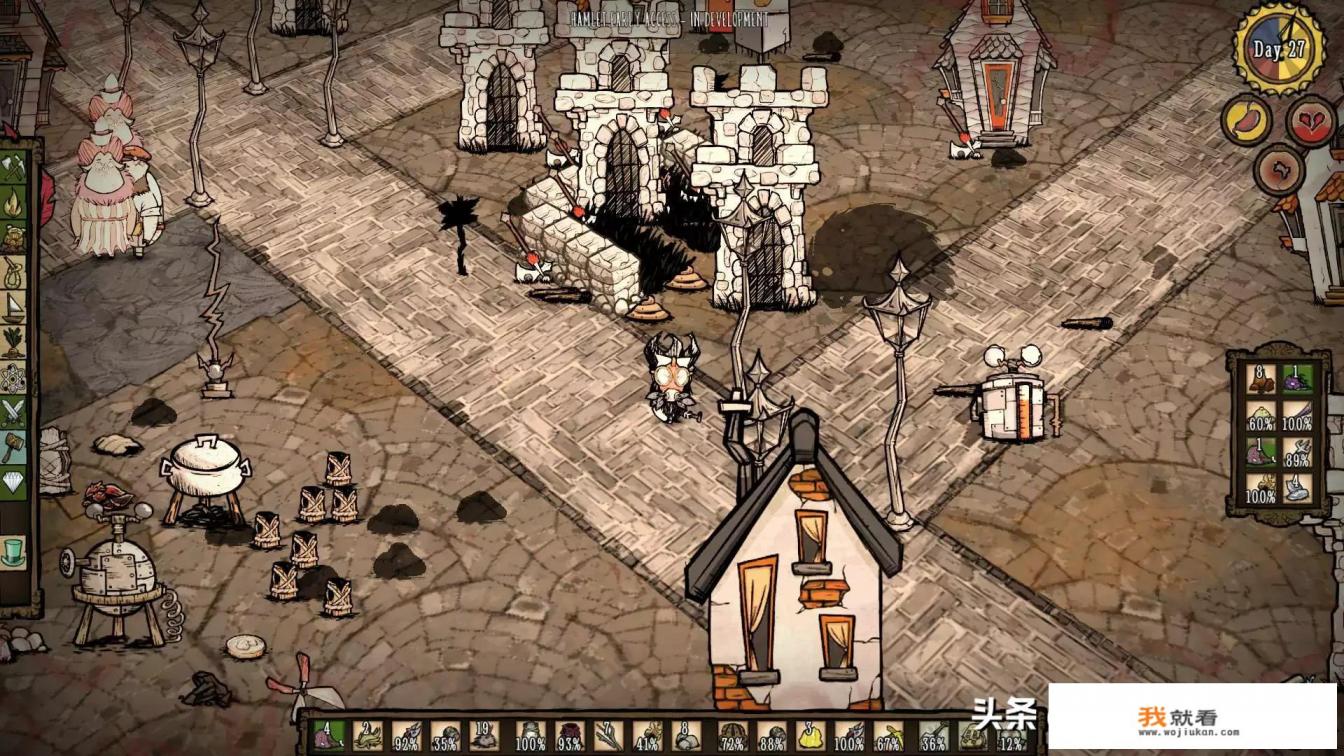Choose the backpack item at 60% freshness

pyautogui.click(x=1261, y=415)
